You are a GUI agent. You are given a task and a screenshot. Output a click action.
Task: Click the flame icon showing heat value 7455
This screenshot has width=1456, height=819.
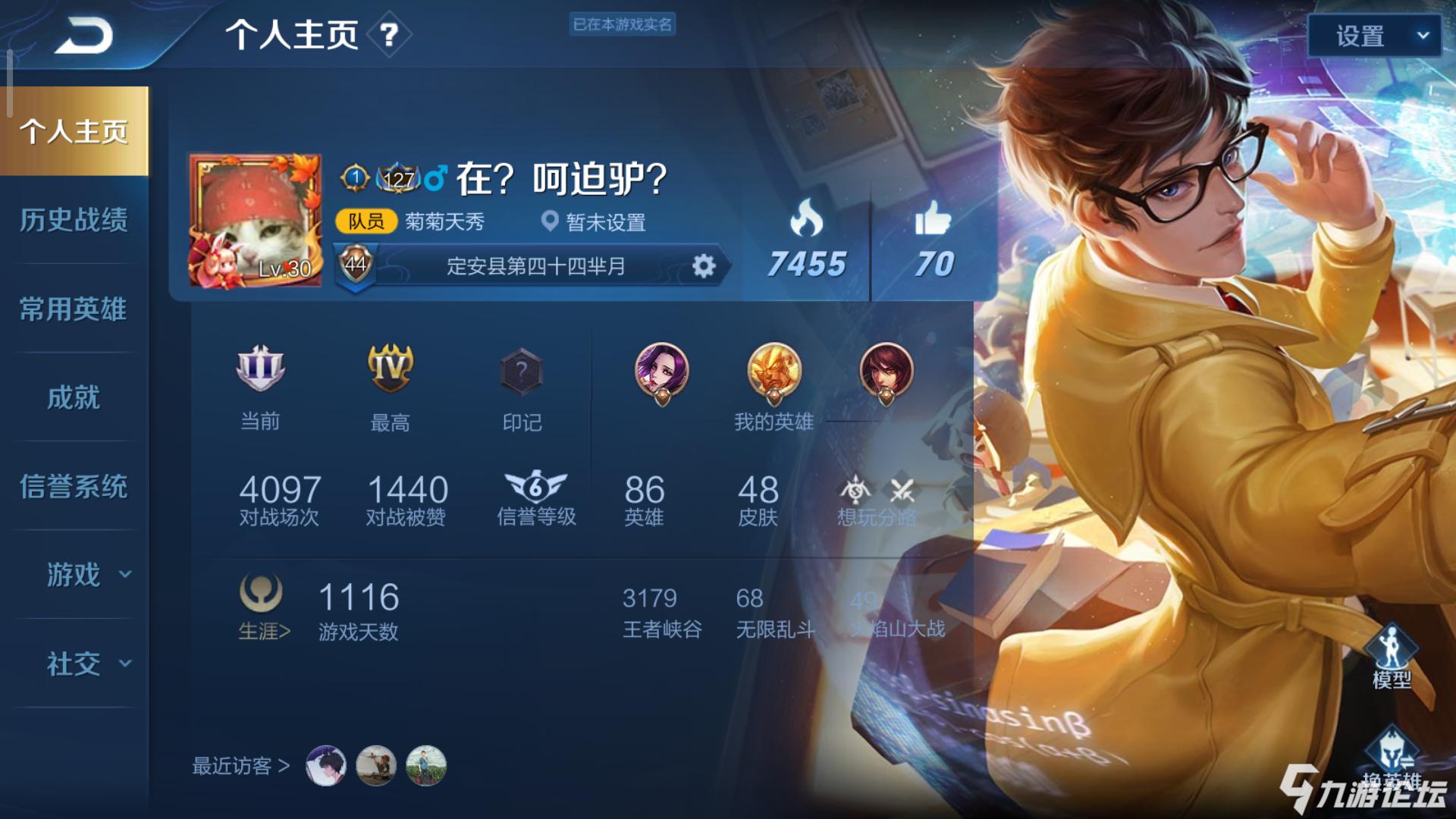(808, 220)
